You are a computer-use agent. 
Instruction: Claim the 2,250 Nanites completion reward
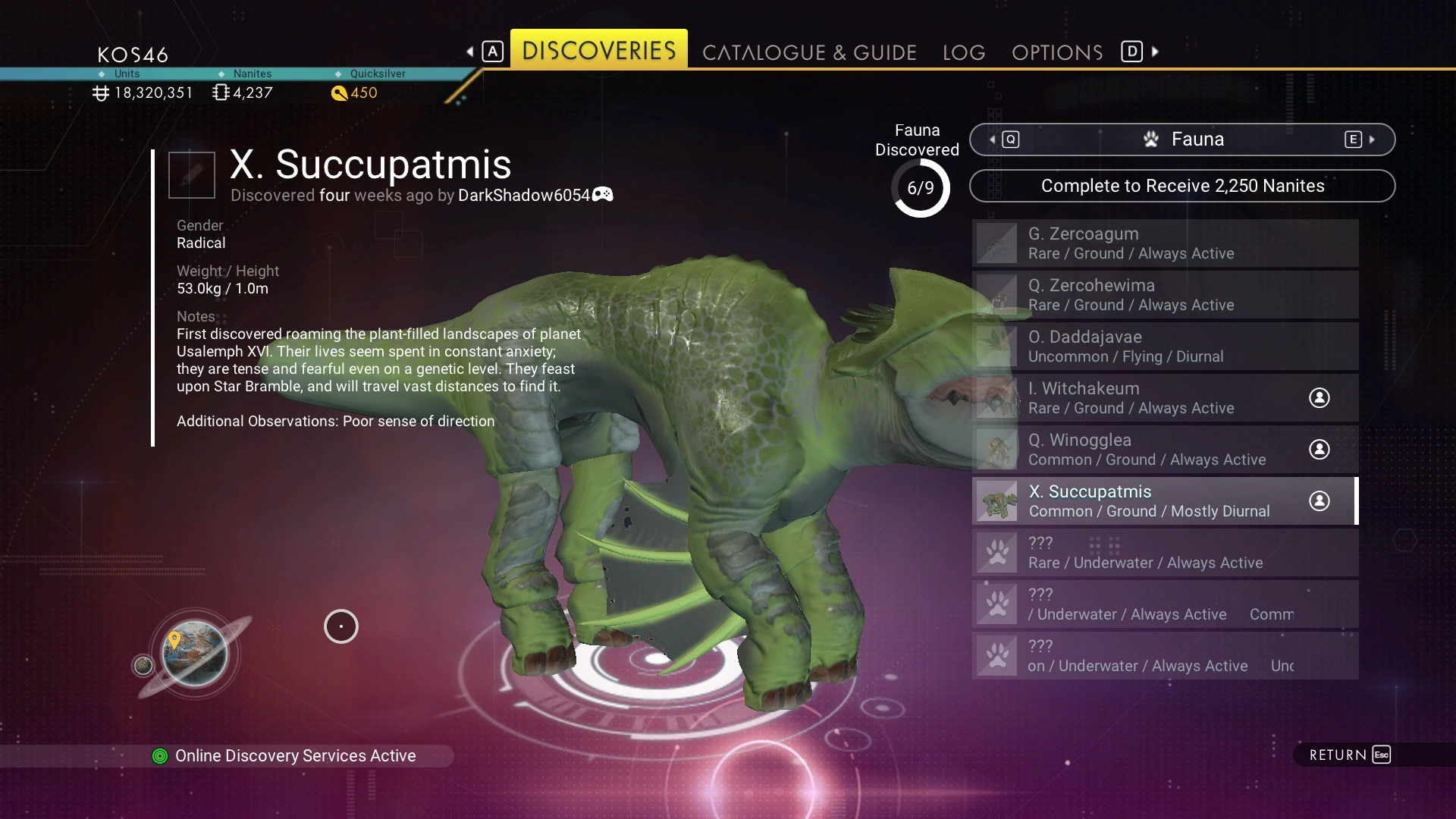[1182, 186]
